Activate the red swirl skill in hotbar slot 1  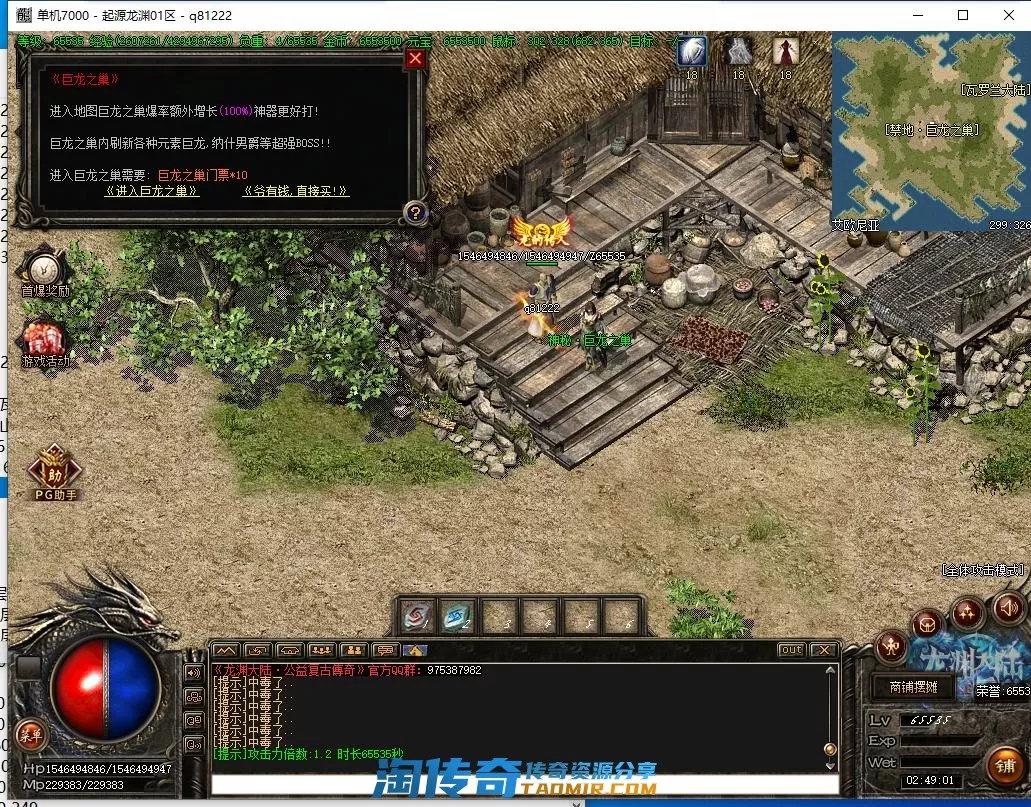(x=417, y=616)
